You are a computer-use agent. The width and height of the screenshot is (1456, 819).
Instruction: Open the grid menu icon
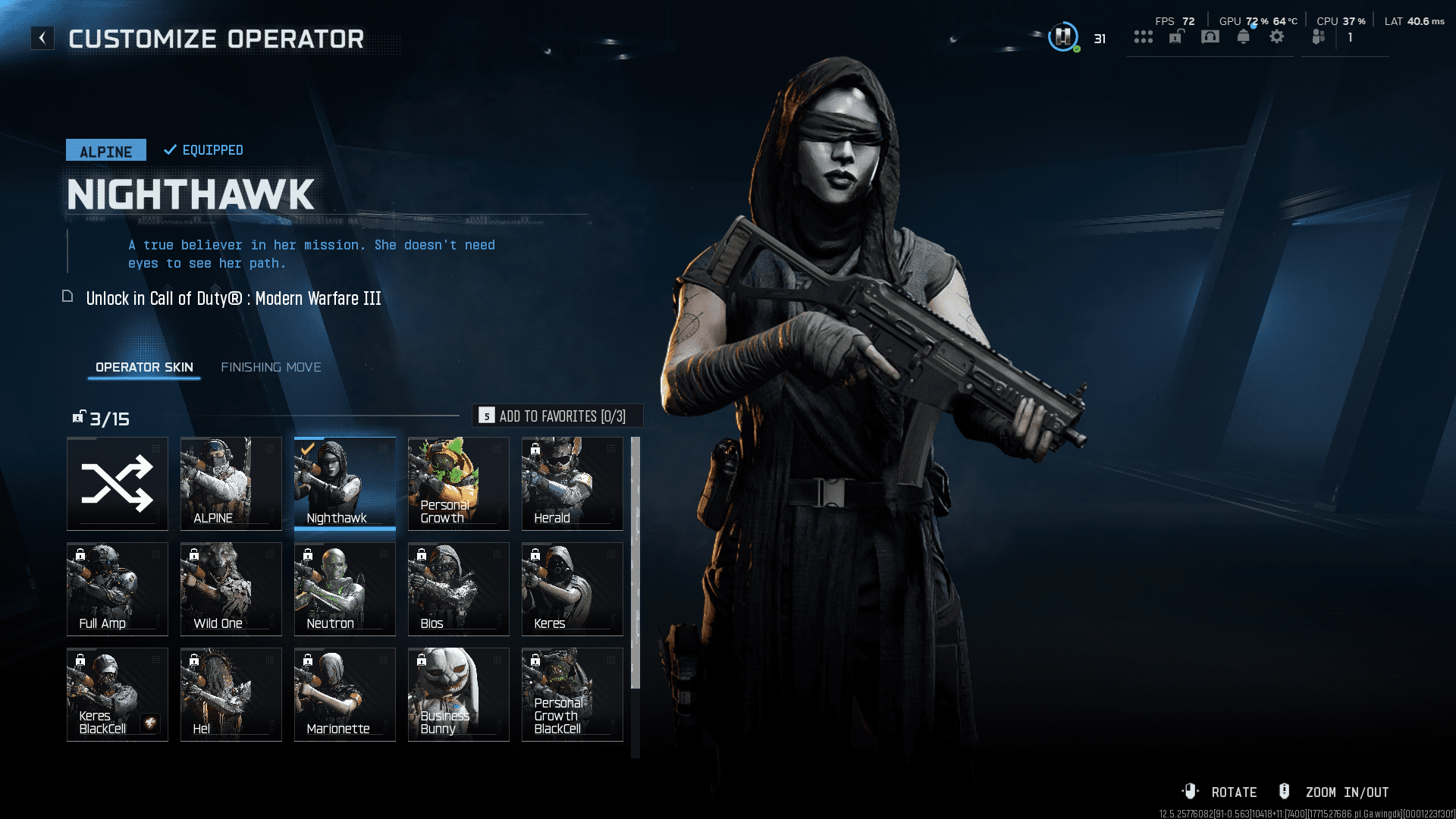point(1144,36)
